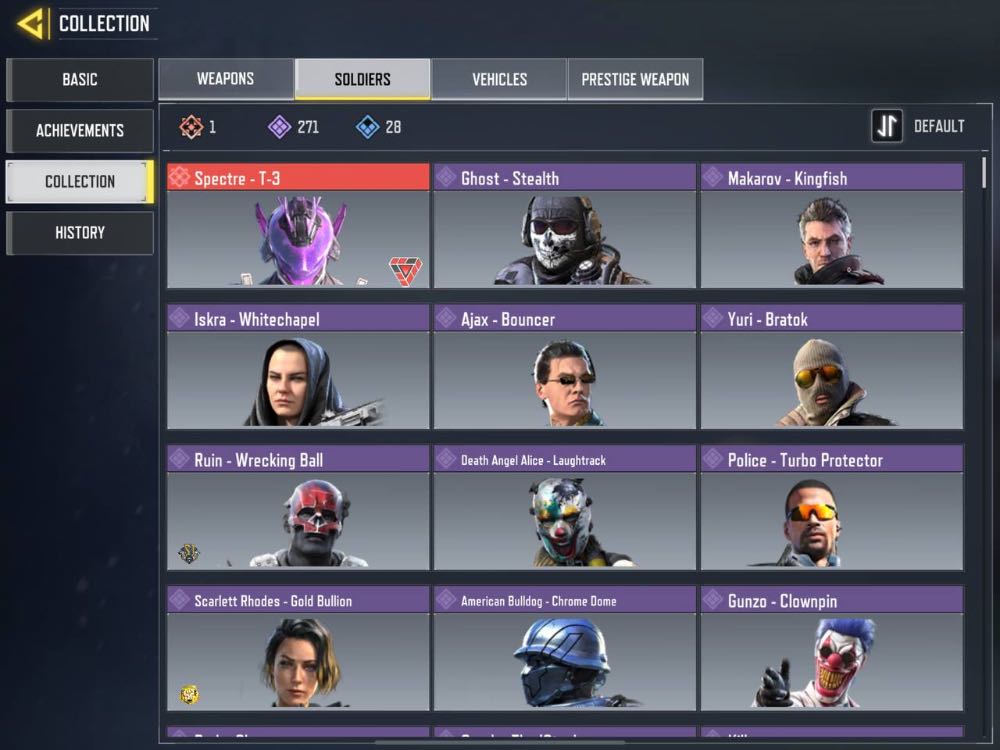Pick the Iskra - Whitechapel soldier
Viewport: 1000px width, 750px height.
pyautogui.click(x=298, y=367)
